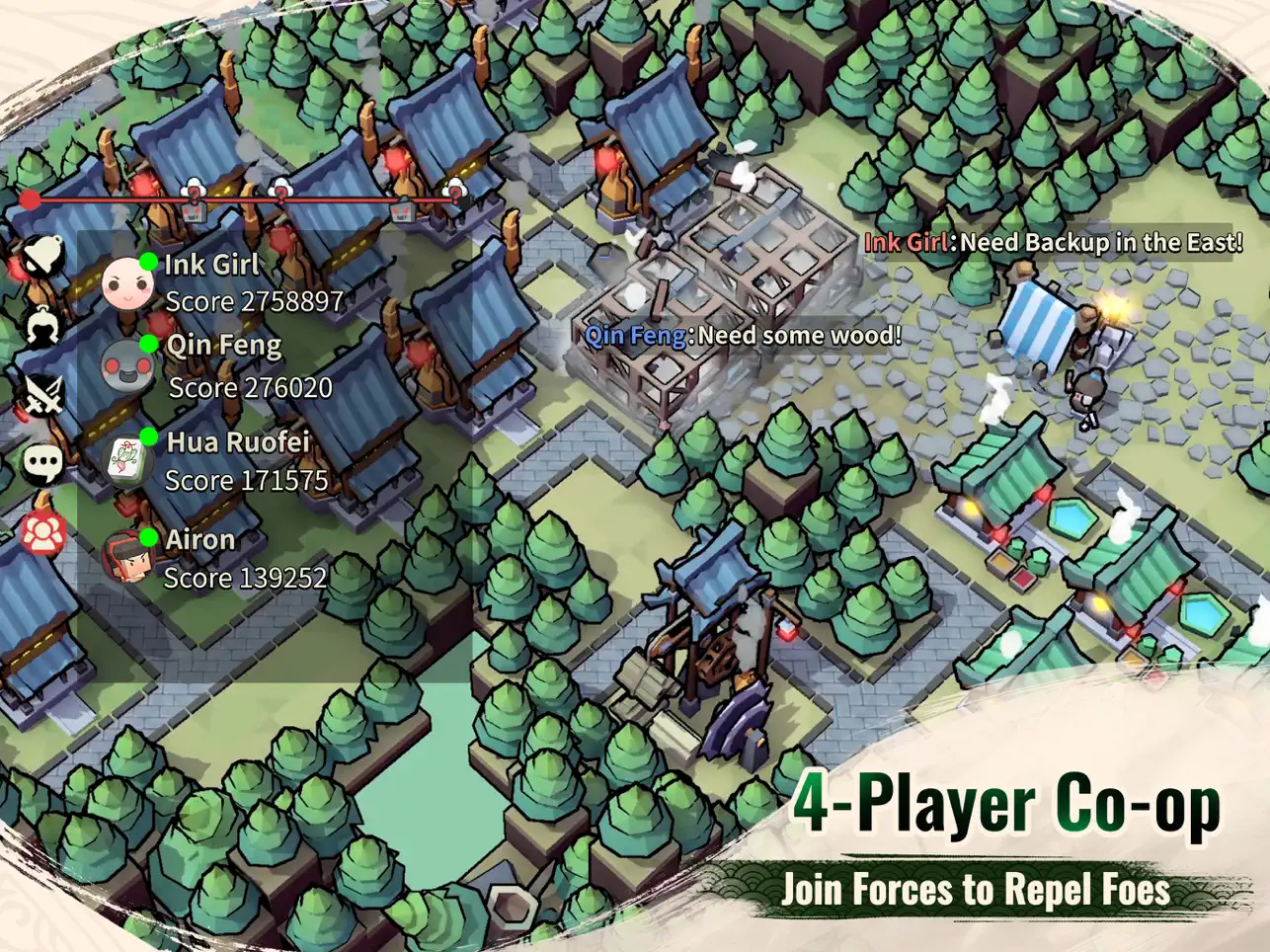The image size is (1270, 952).
Task: Expand the first enemy wave question-mark marker
Action: pos(192,189)
